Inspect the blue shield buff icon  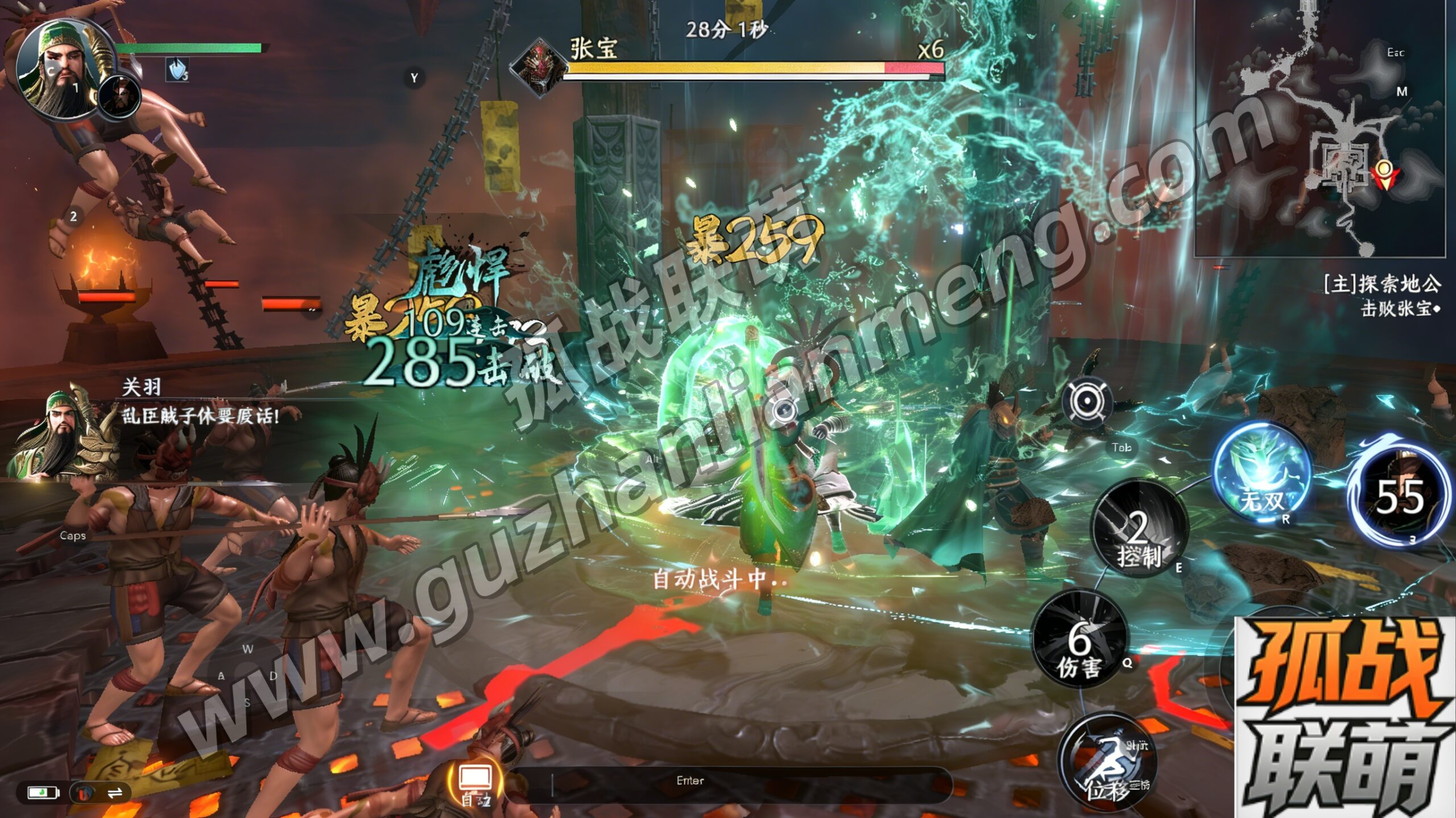177,70
